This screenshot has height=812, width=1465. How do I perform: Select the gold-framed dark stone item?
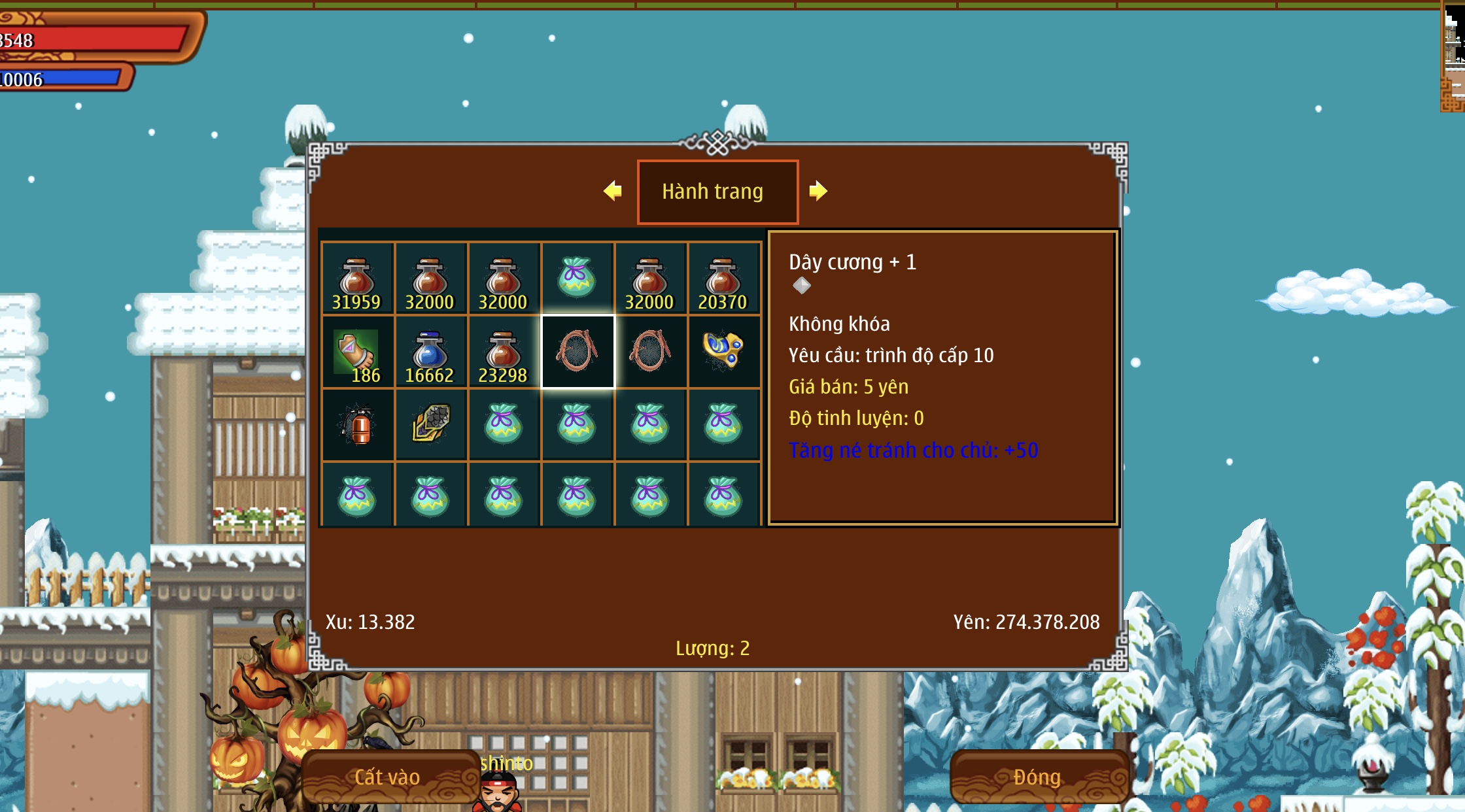(430, 425)
